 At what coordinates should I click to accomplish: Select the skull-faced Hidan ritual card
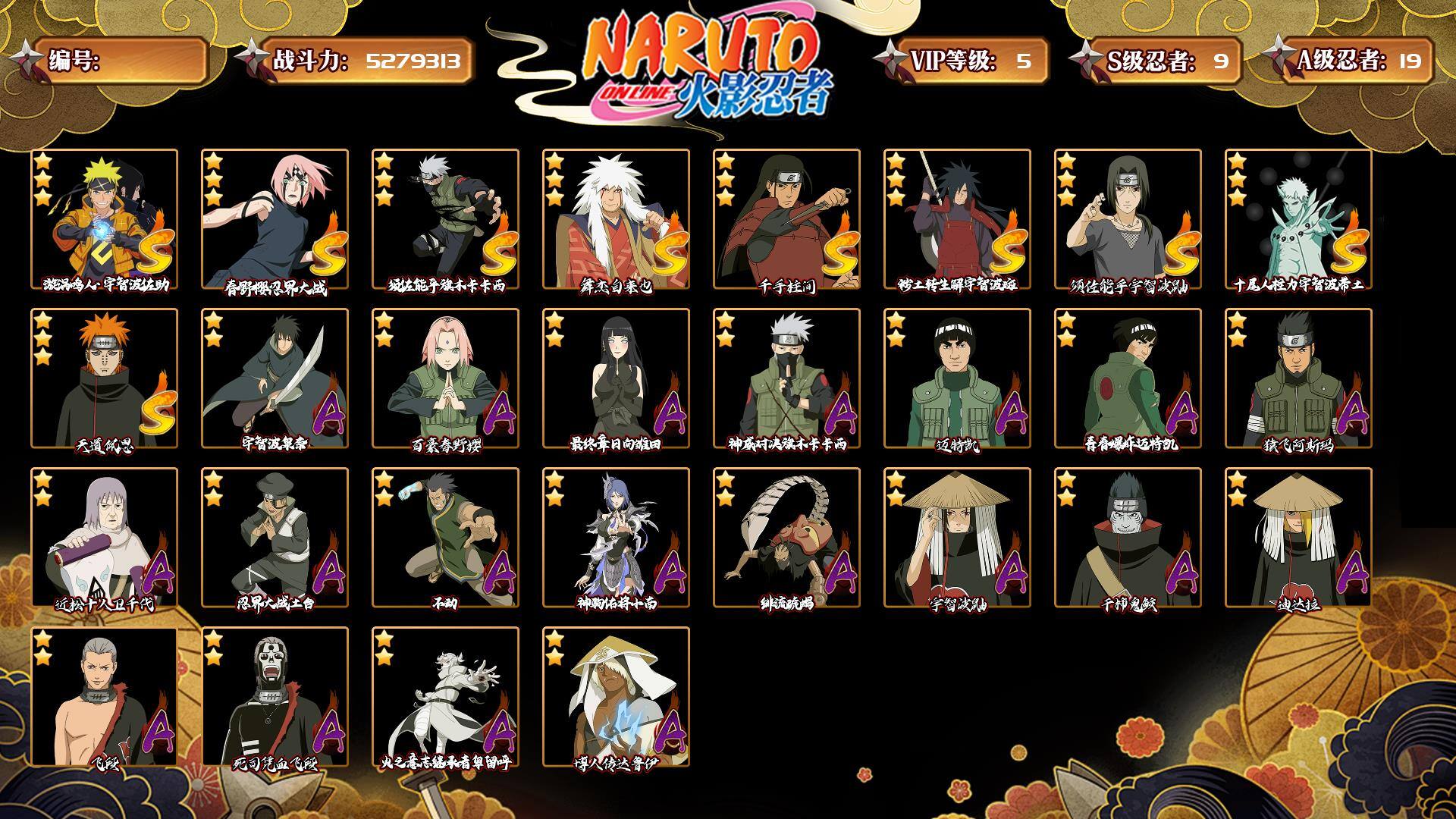[x=275, y=697]
